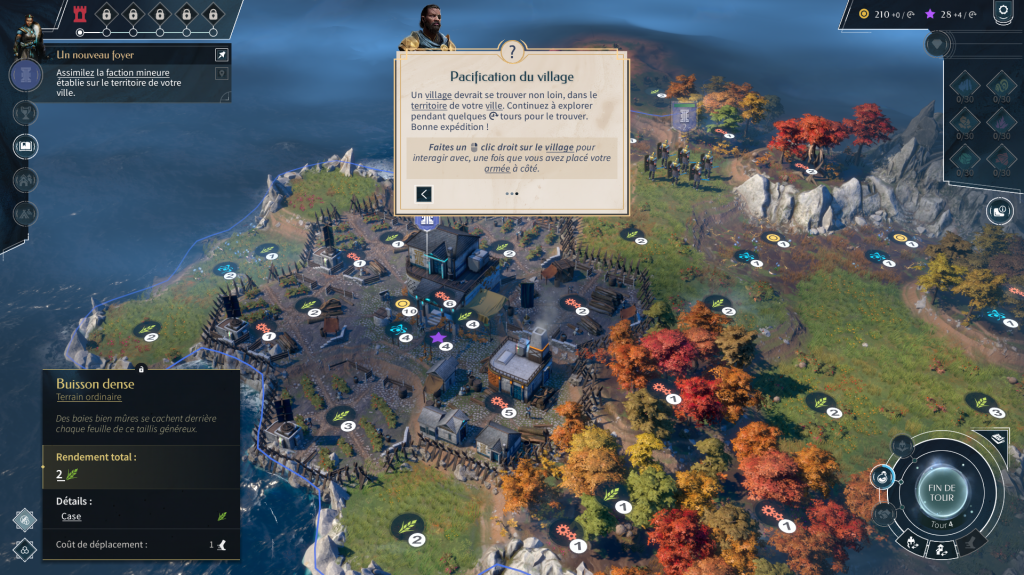Screen dimensions: 1024x575
Task: Open the Case details link
Action: click(70, 516)
